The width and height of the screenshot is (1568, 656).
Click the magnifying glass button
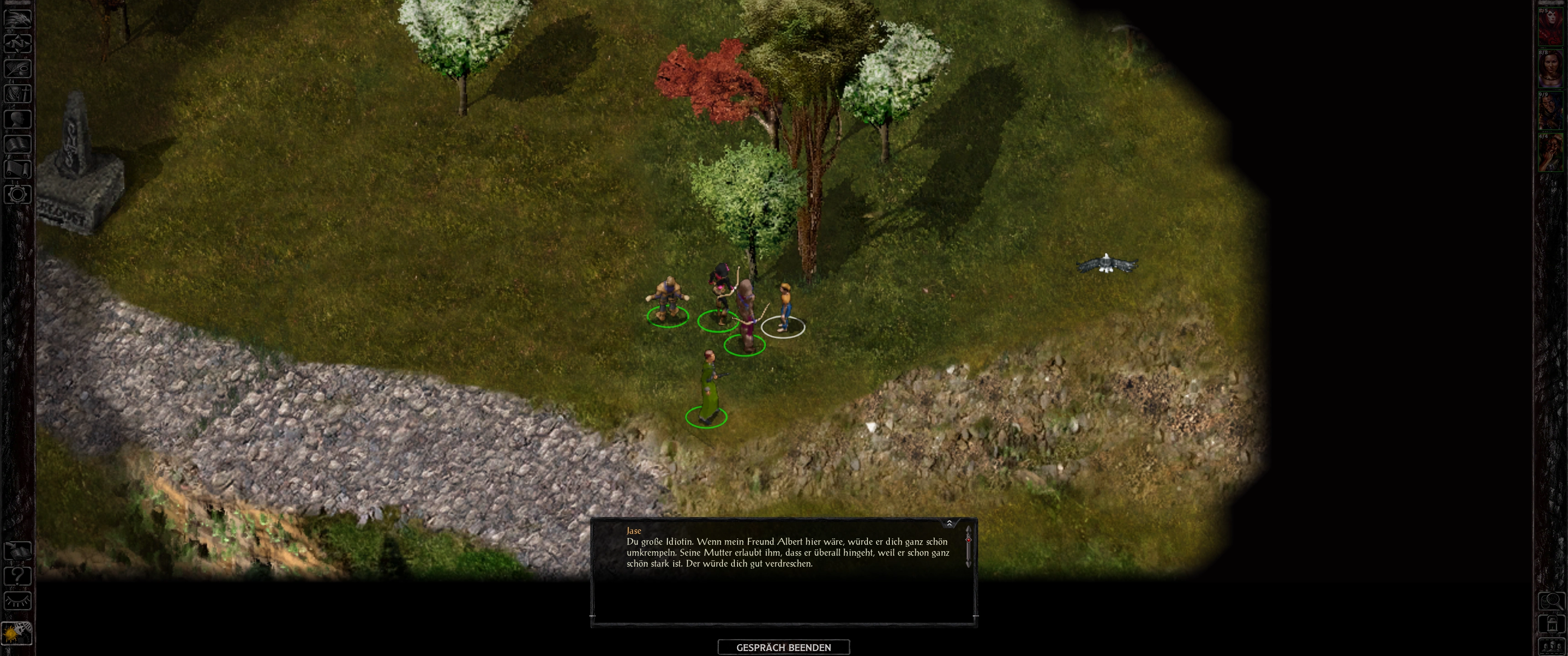point(1551,601)
